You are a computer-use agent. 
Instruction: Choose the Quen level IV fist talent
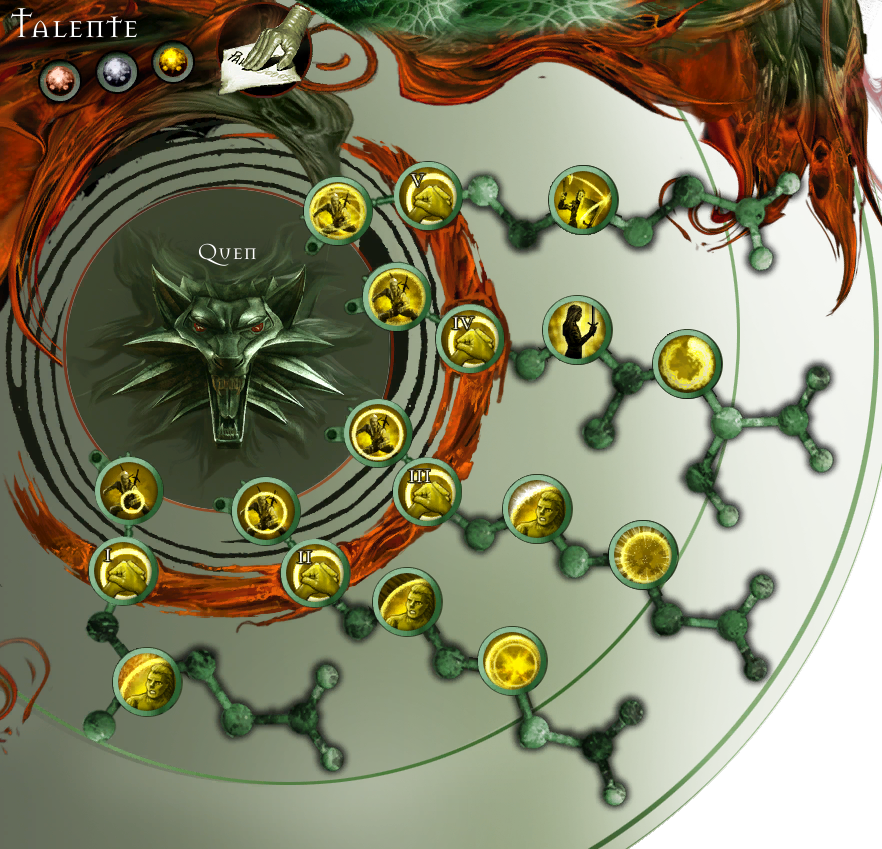click(469, 339)
